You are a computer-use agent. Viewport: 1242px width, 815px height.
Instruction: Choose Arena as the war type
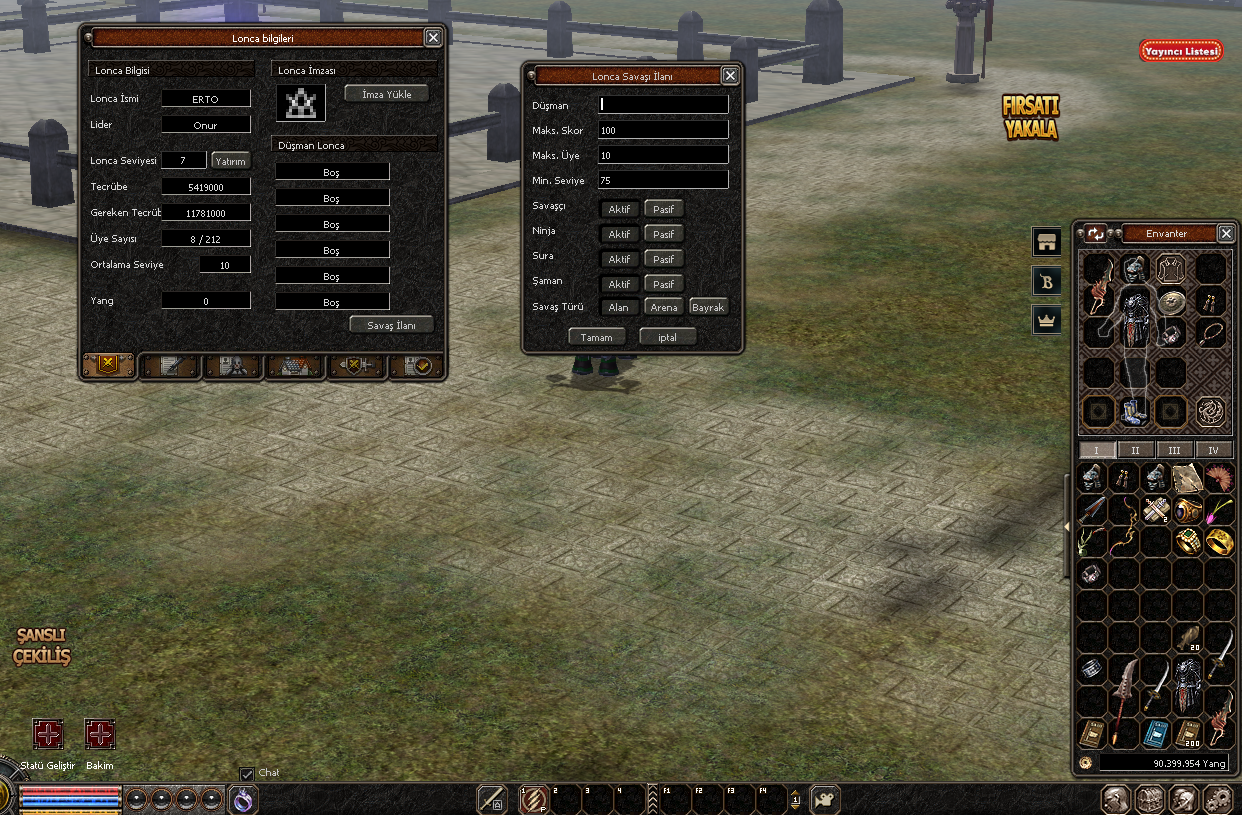pyautogui.click(x=664, y=307)
